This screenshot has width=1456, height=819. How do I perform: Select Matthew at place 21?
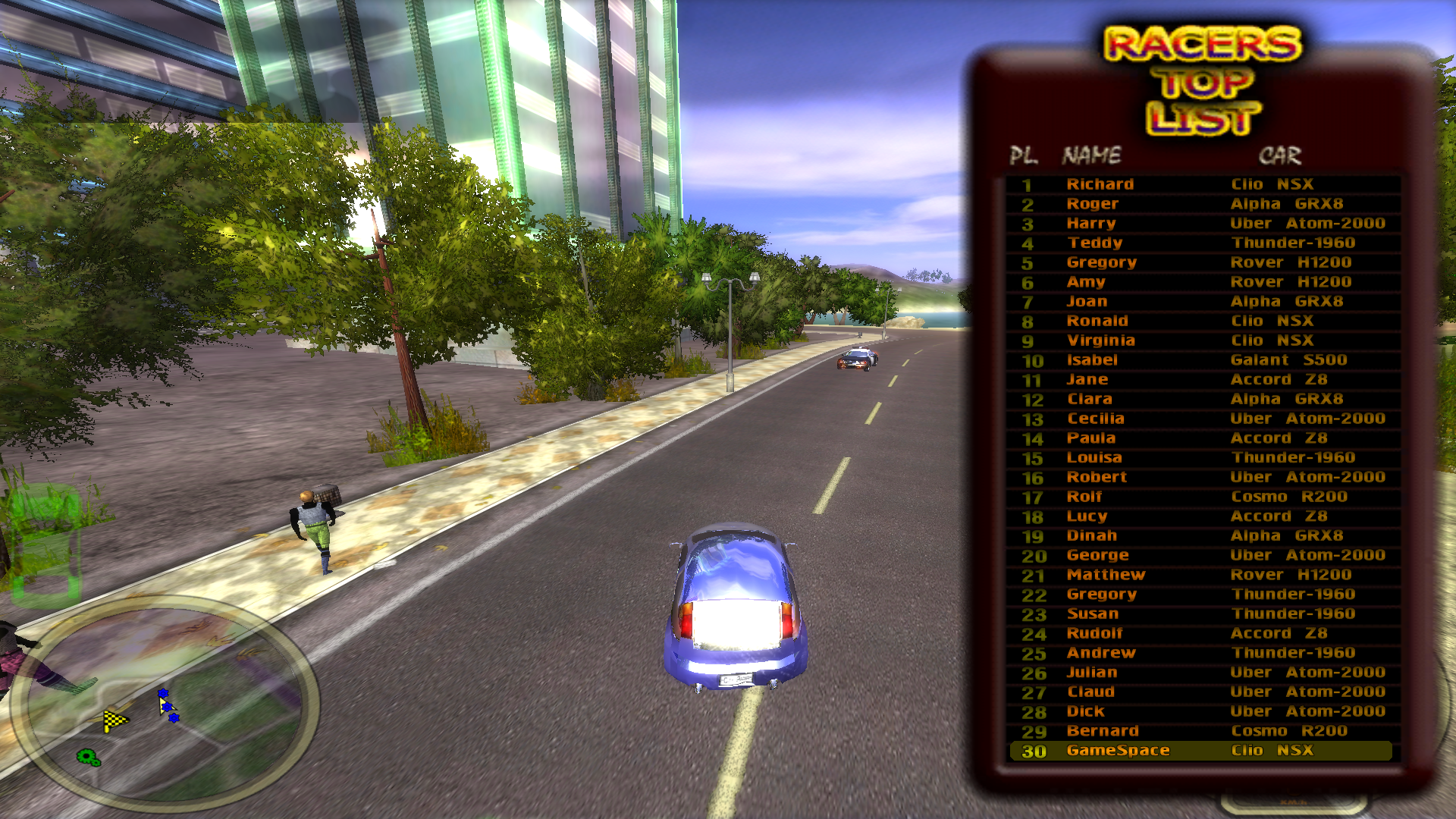(x=1202, y=575)
